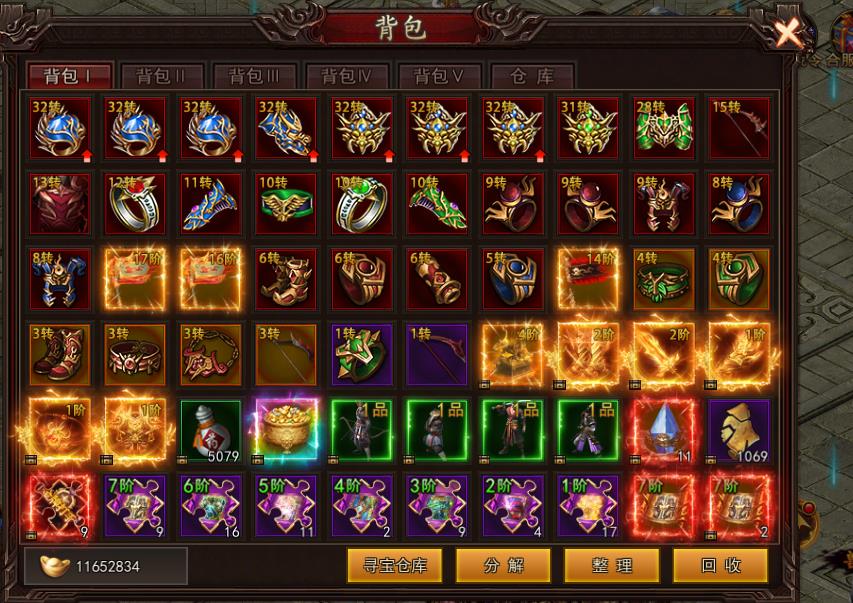
Task: Choose the 13转 red armor slot
Action: 60,203
